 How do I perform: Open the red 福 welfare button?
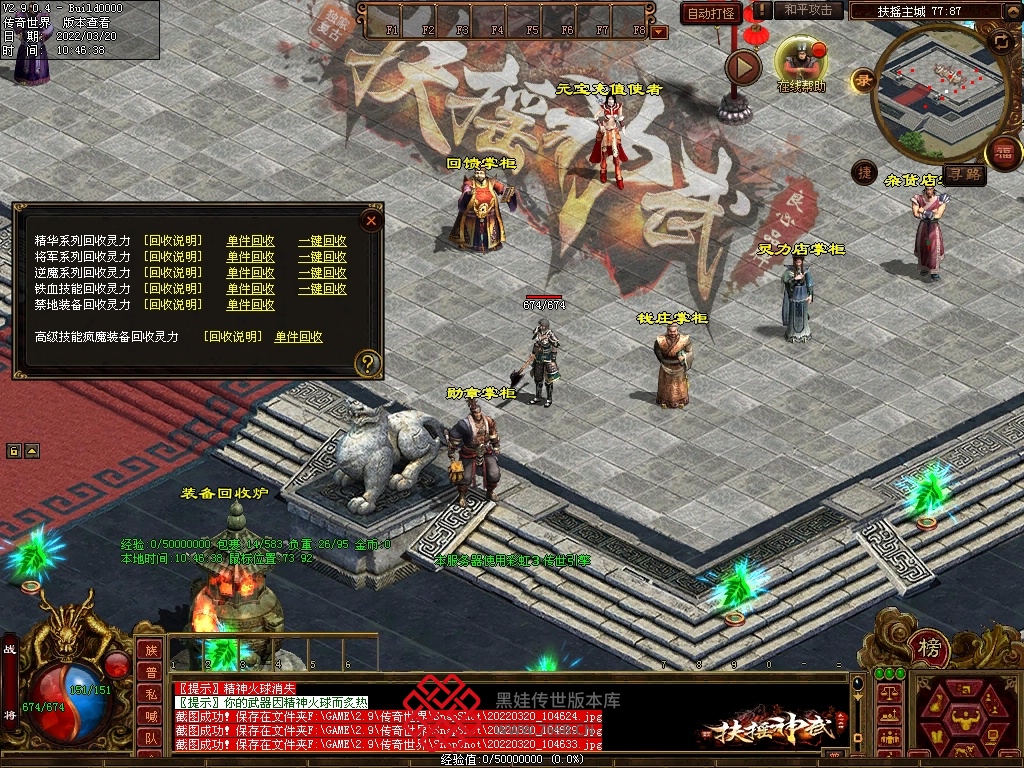tap(1003, 153)
